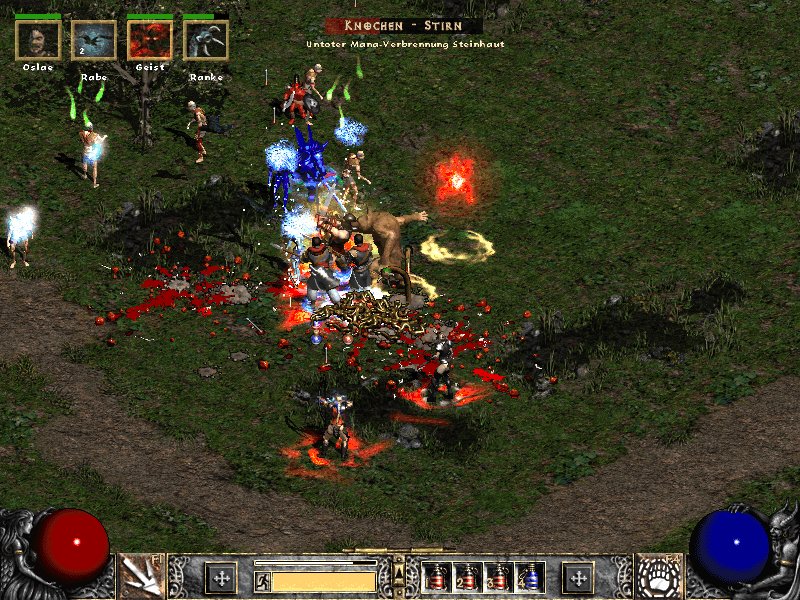Image resolution: width=800 pixels, height=600 pixels.
Task: Toggle the run/walk button
Action: click(x=263, y=580)
